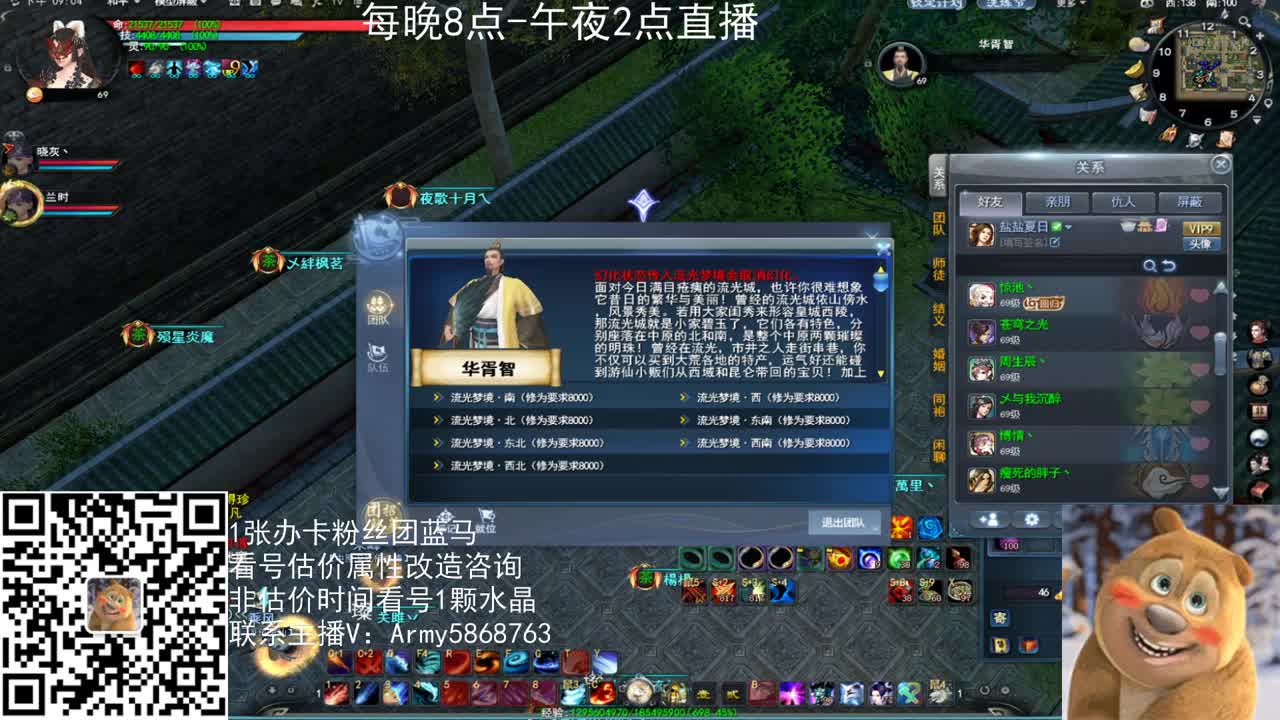The height and width of the screenshot is (720, 1280).
Task: Open the status dropdown arrow next to 盐盐夏日
Action: [1070, 228]
